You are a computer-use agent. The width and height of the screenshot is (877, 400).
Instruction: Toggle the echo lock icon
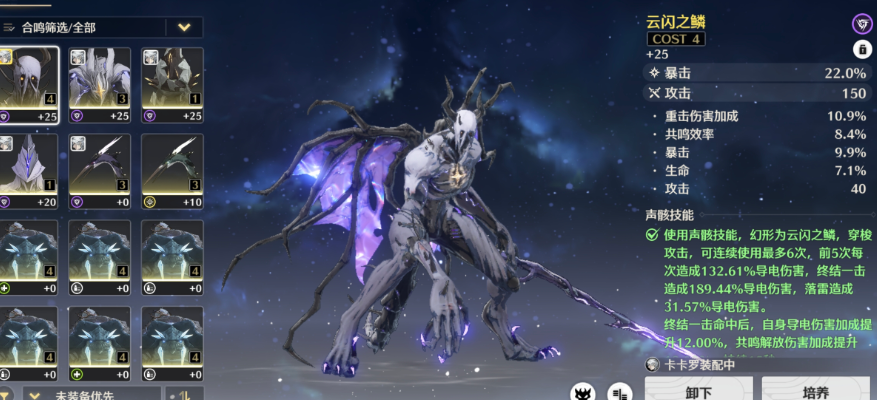tap(861, 49)
